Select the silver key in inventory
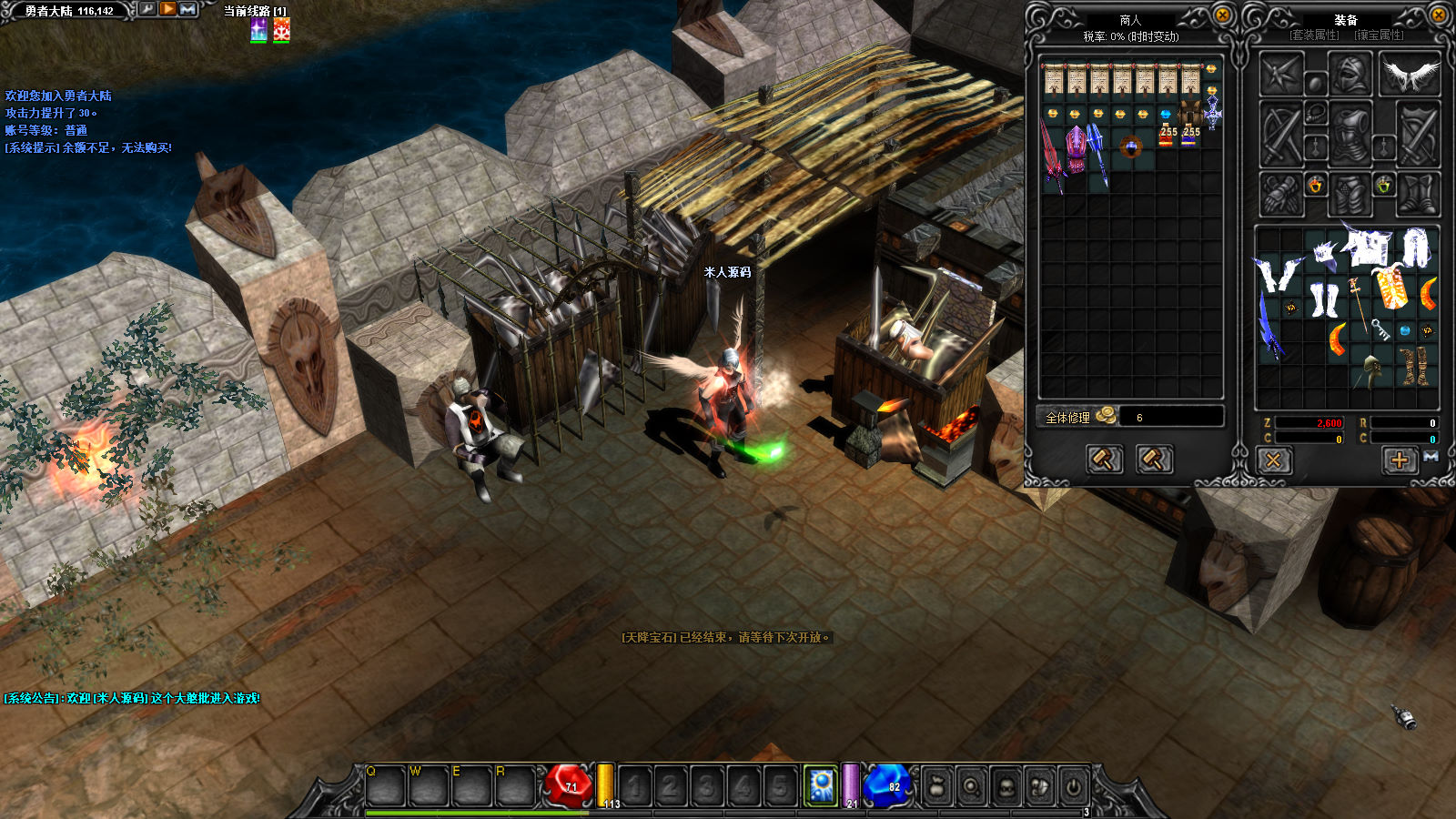 pyautogui.click(x=1381, y=329)
